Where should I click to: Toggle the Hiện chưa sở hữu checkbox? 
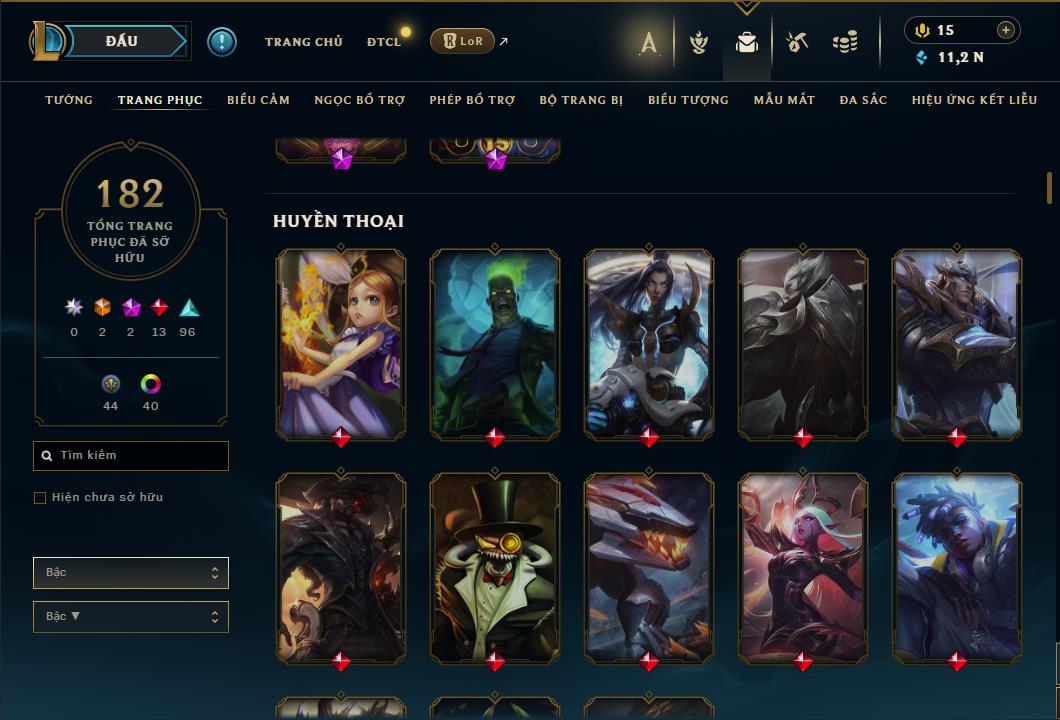click(40, 498)
